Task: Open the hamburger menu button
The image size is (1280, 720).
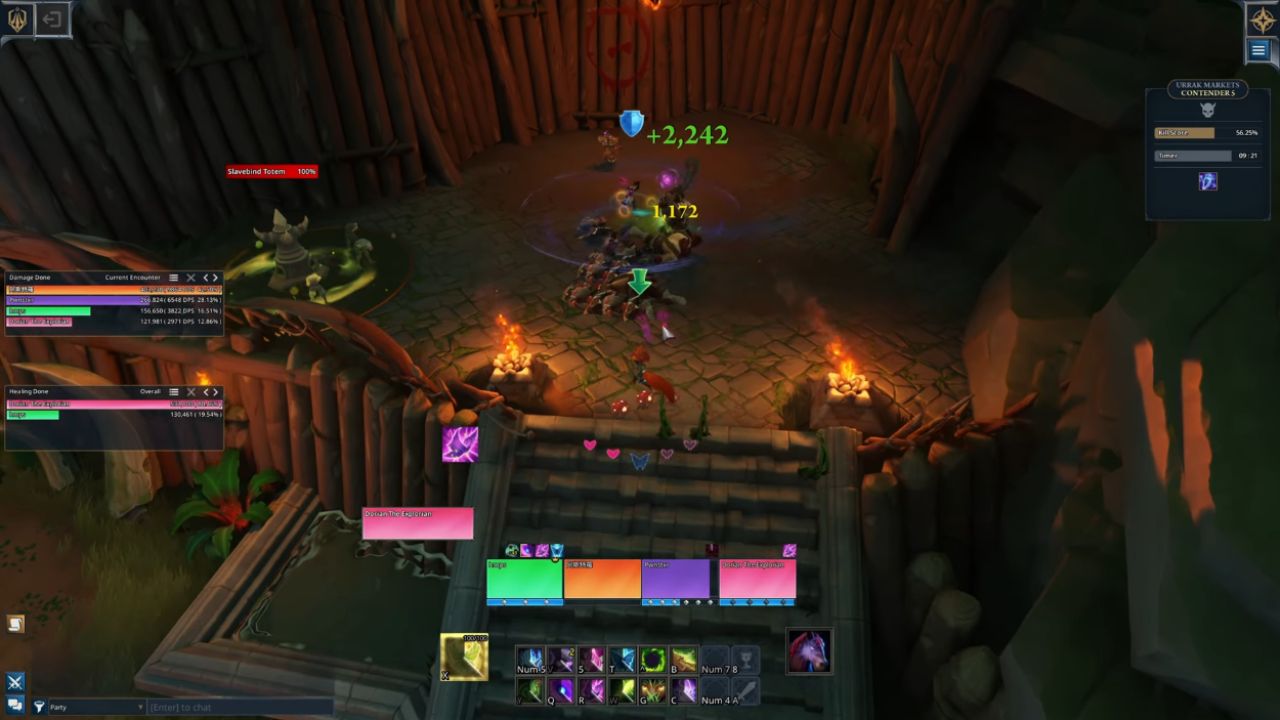Action: click(1259, 50)
